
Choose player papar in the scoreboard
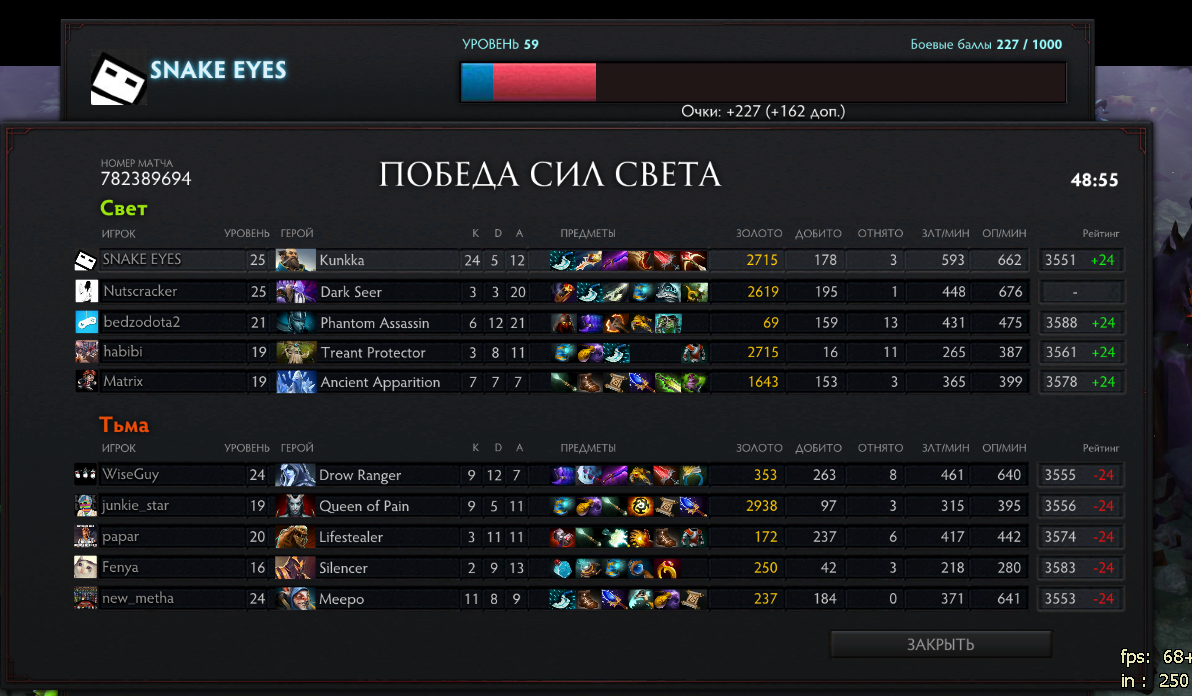[120, 537]
